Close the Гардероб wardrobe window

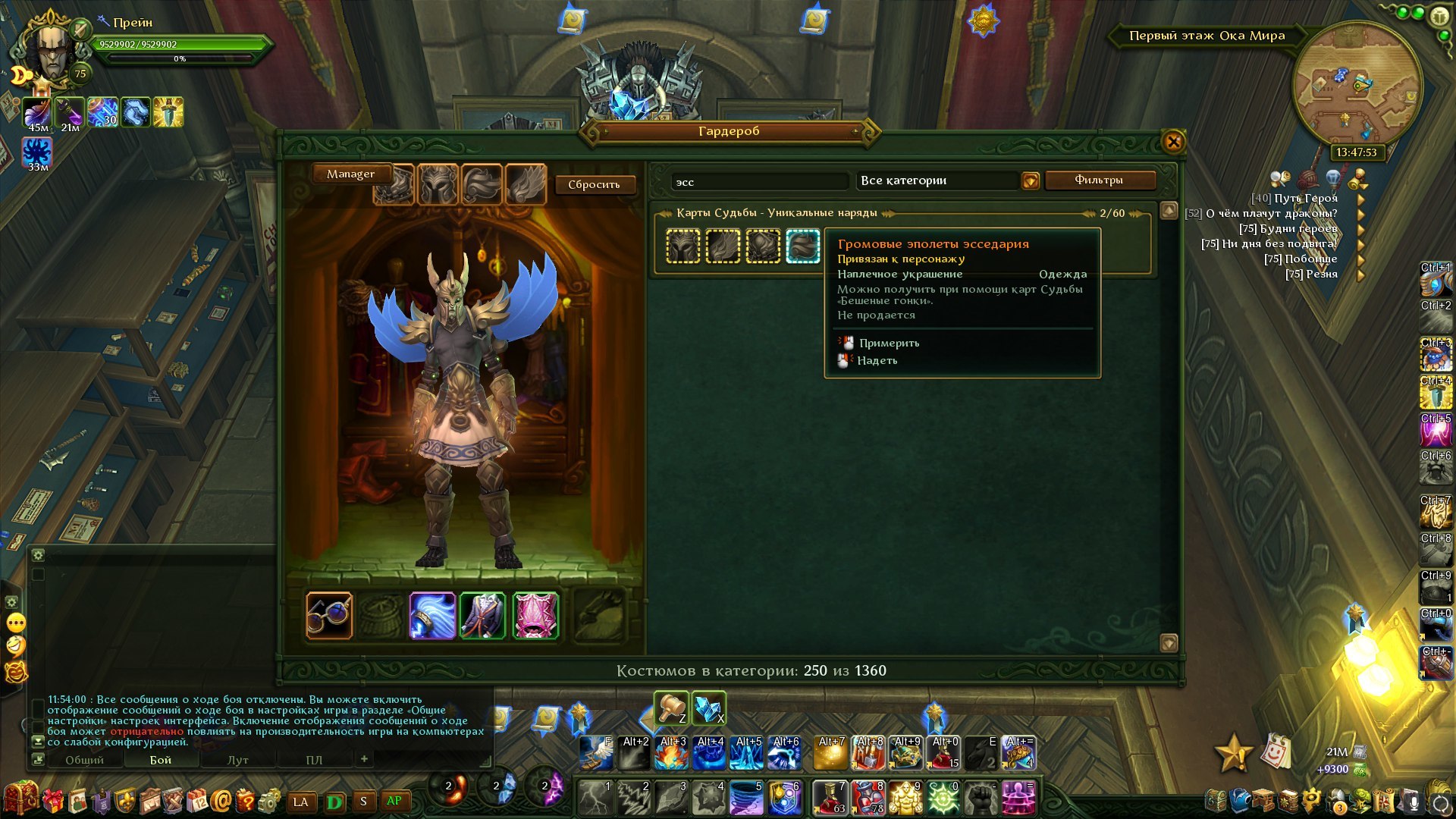(1172, 142)
